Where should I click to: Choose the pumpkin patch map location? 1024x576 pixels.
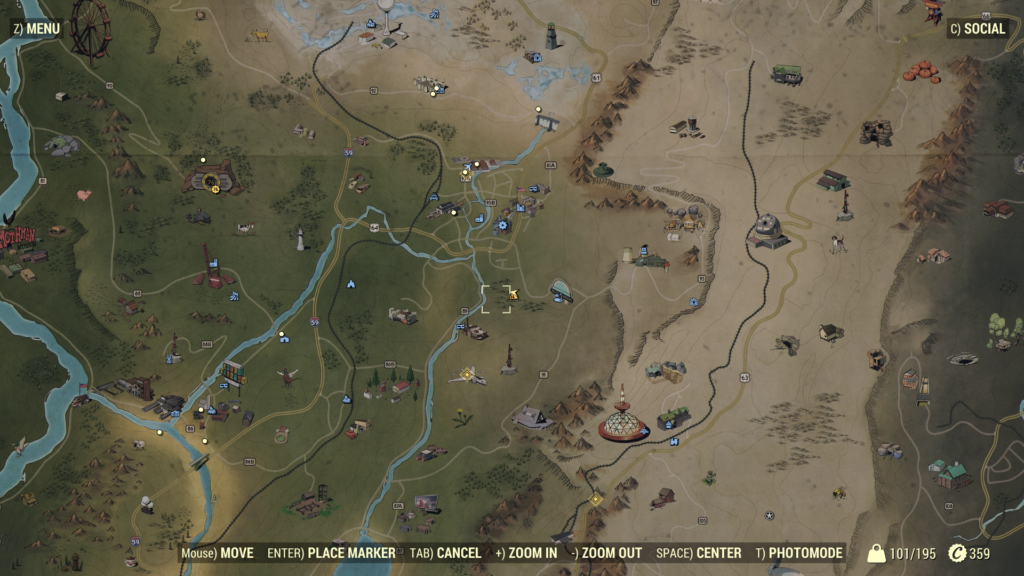921,71
